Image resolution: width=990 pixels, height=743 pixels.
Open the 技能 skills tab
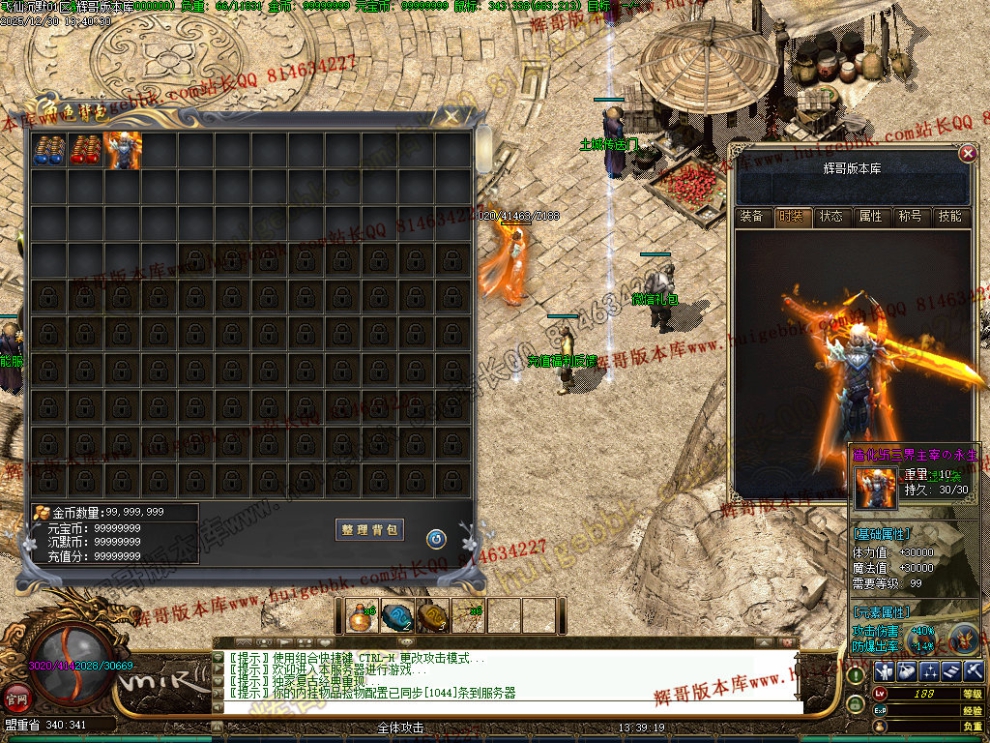(949, 216)
